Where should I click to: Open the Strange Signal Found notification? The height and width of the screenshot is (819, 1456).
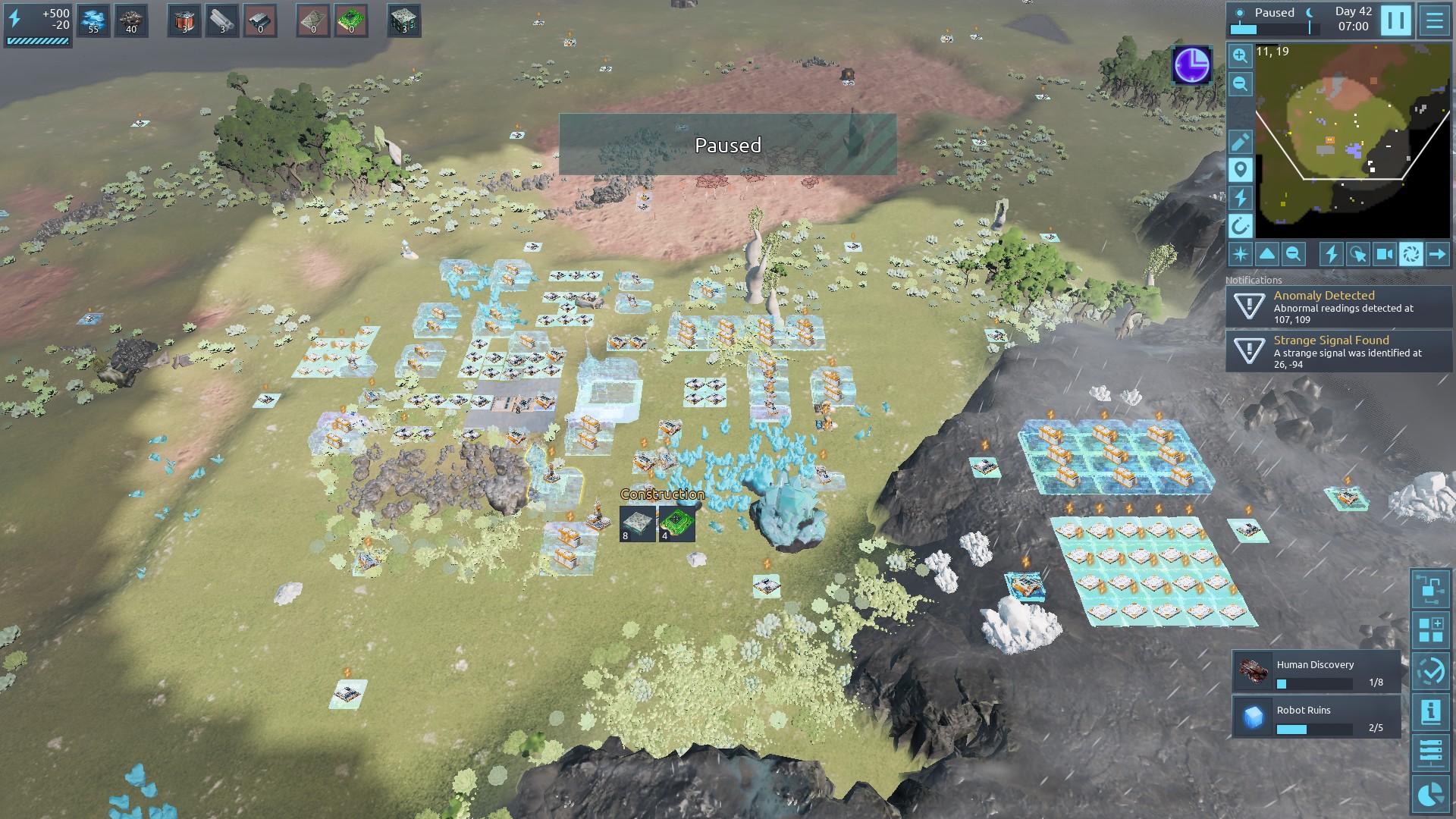click(1339, 352)
